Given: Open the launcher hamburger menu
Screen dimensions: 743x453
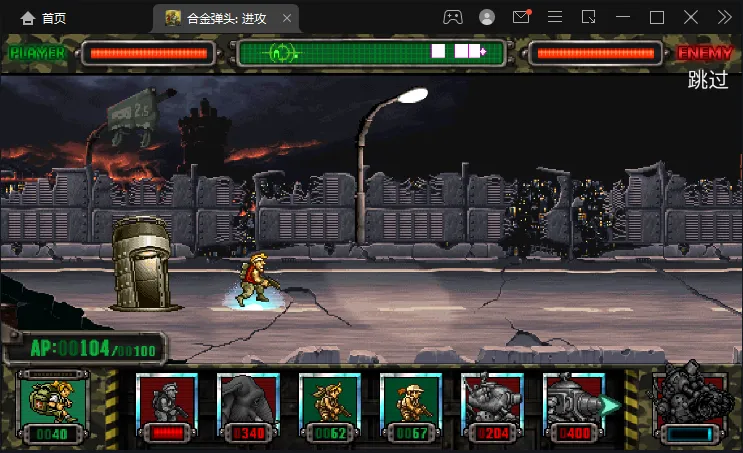Looking at the screenshot, I should [x=555, y=17].
